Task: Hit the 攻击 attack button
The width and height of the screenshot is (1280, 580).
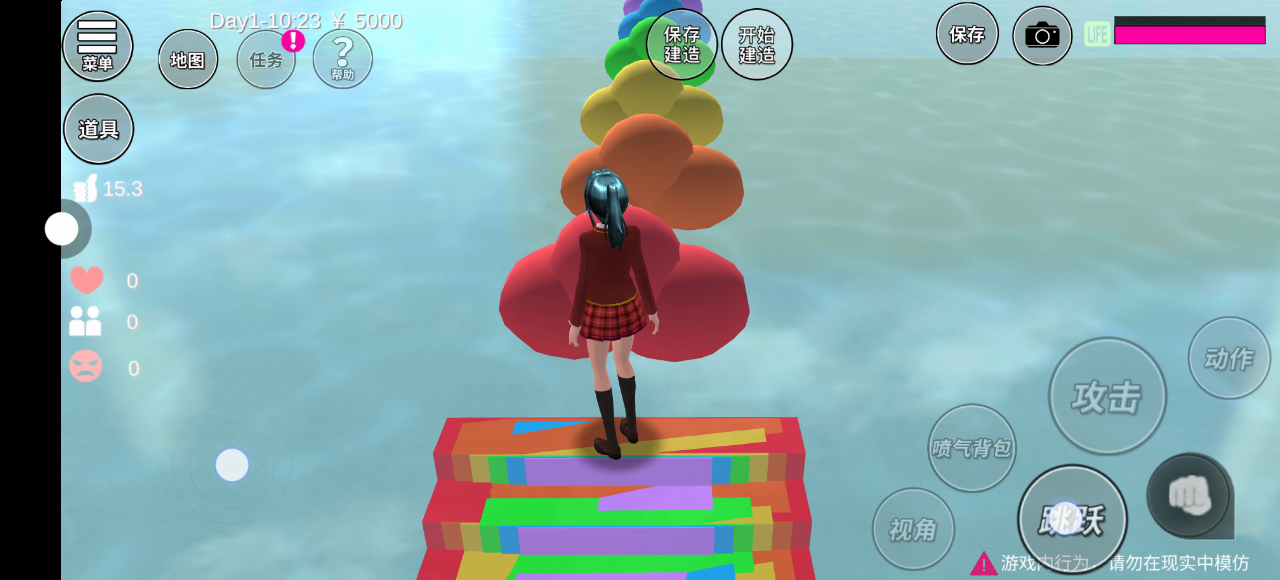Action: tap(1107, 396)
